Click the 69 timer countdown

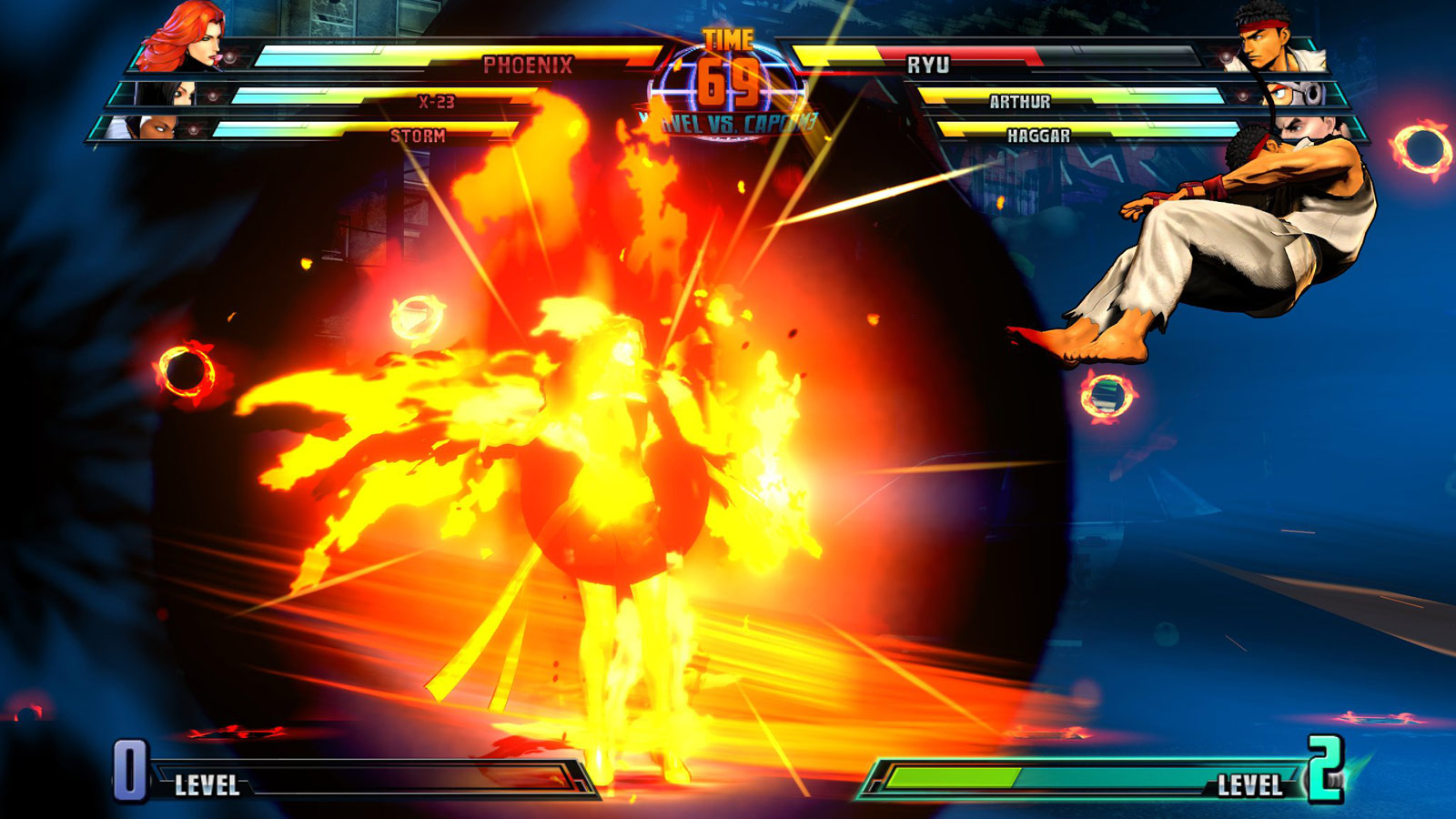(x=728, y=82)
